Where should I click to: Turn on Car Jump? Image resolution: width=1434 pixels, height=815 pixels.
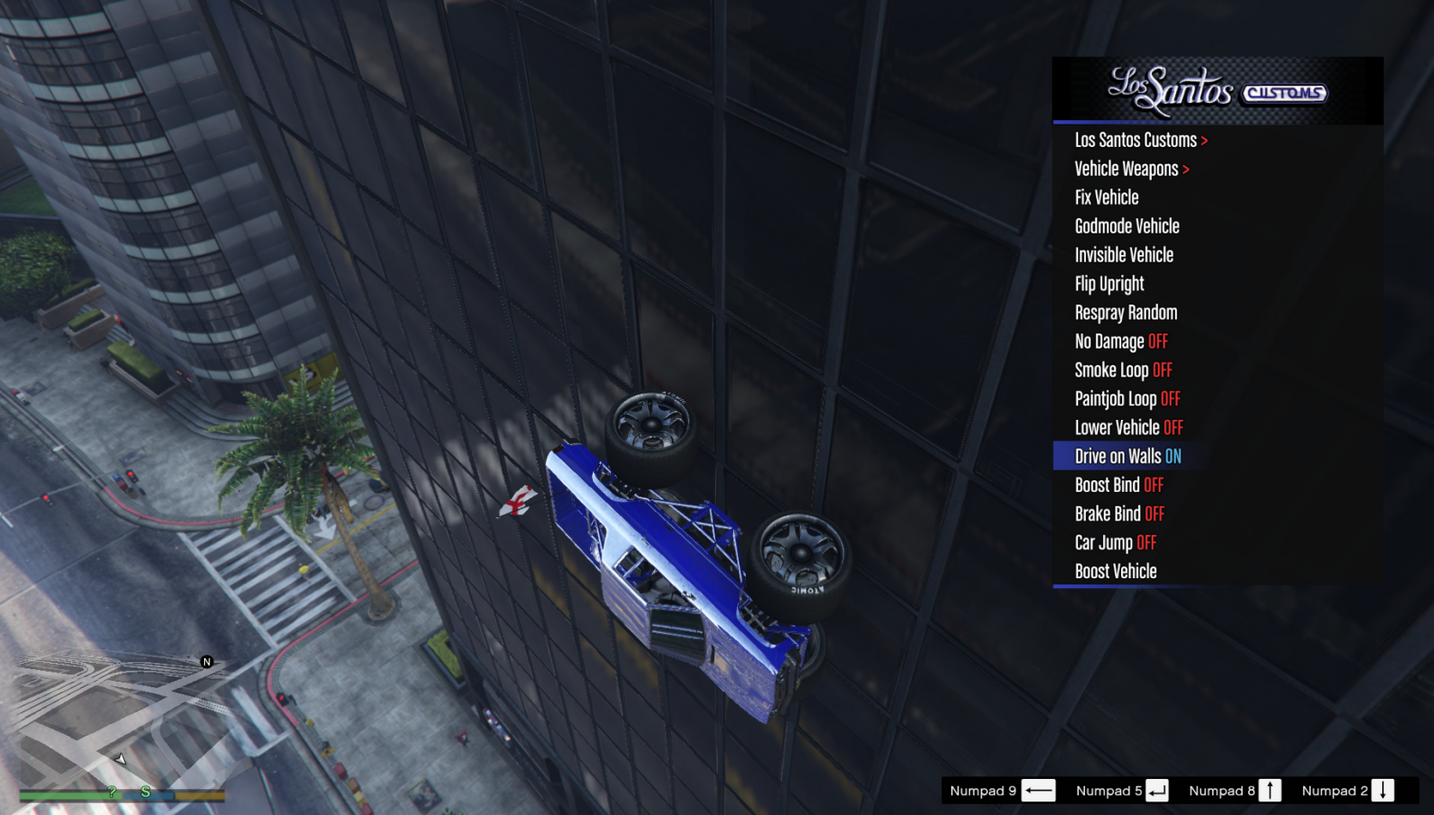(1115, 543)
